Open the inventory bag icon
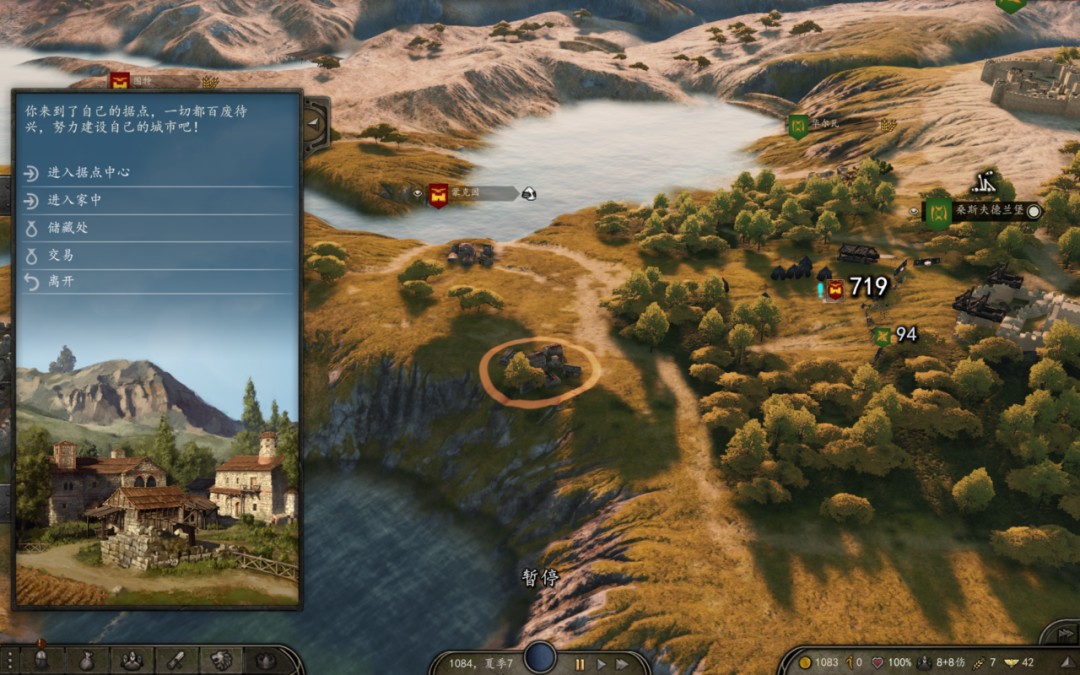 point(87,660)
